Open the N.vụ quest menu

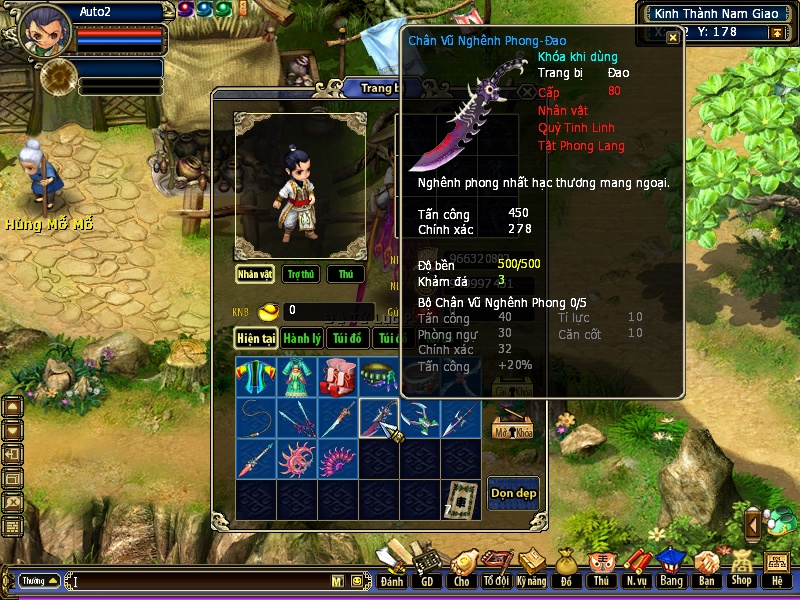636,568
